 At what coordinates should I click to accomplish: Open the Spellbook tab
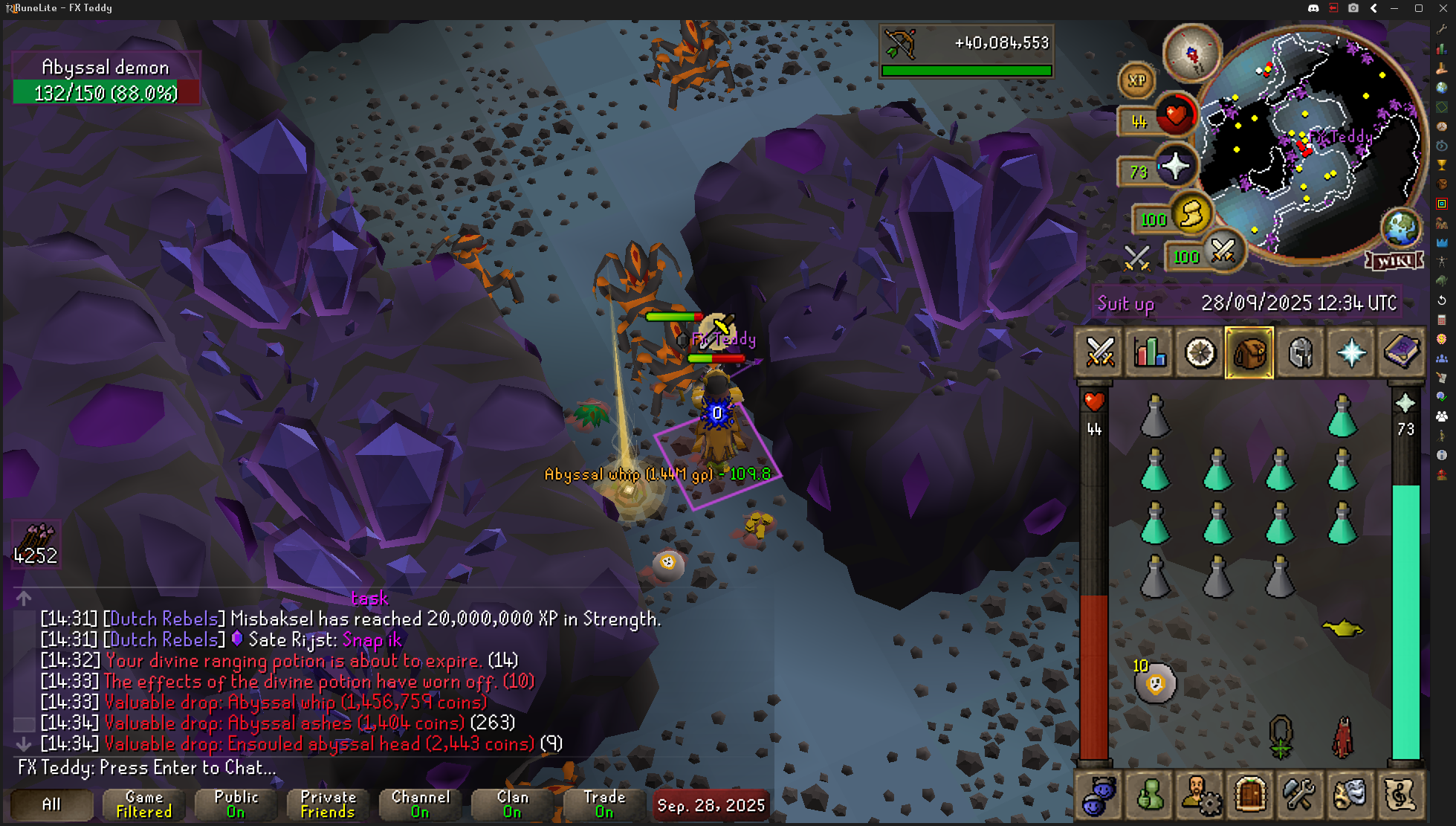(x=1401, y=352)
